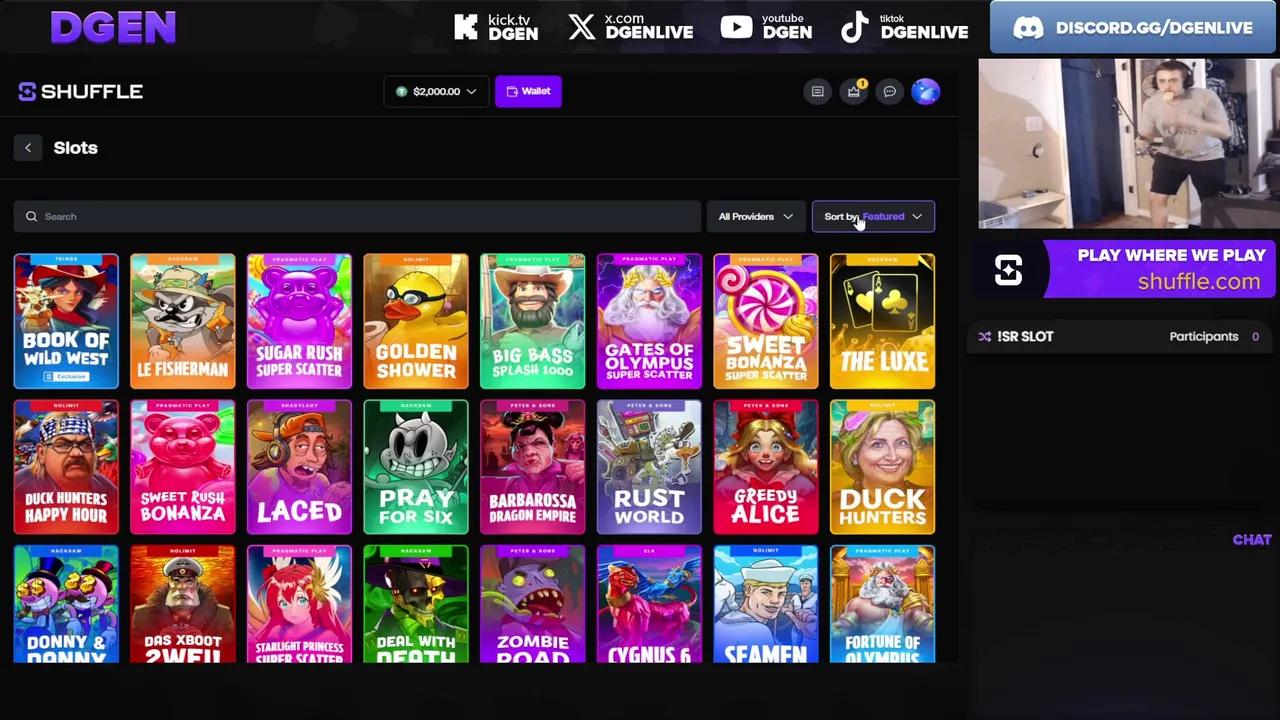Image resolution: width=1280 pixels, height=720 pixels.
Task: Click the Slots heading label
Action: [x=75, y=147]
